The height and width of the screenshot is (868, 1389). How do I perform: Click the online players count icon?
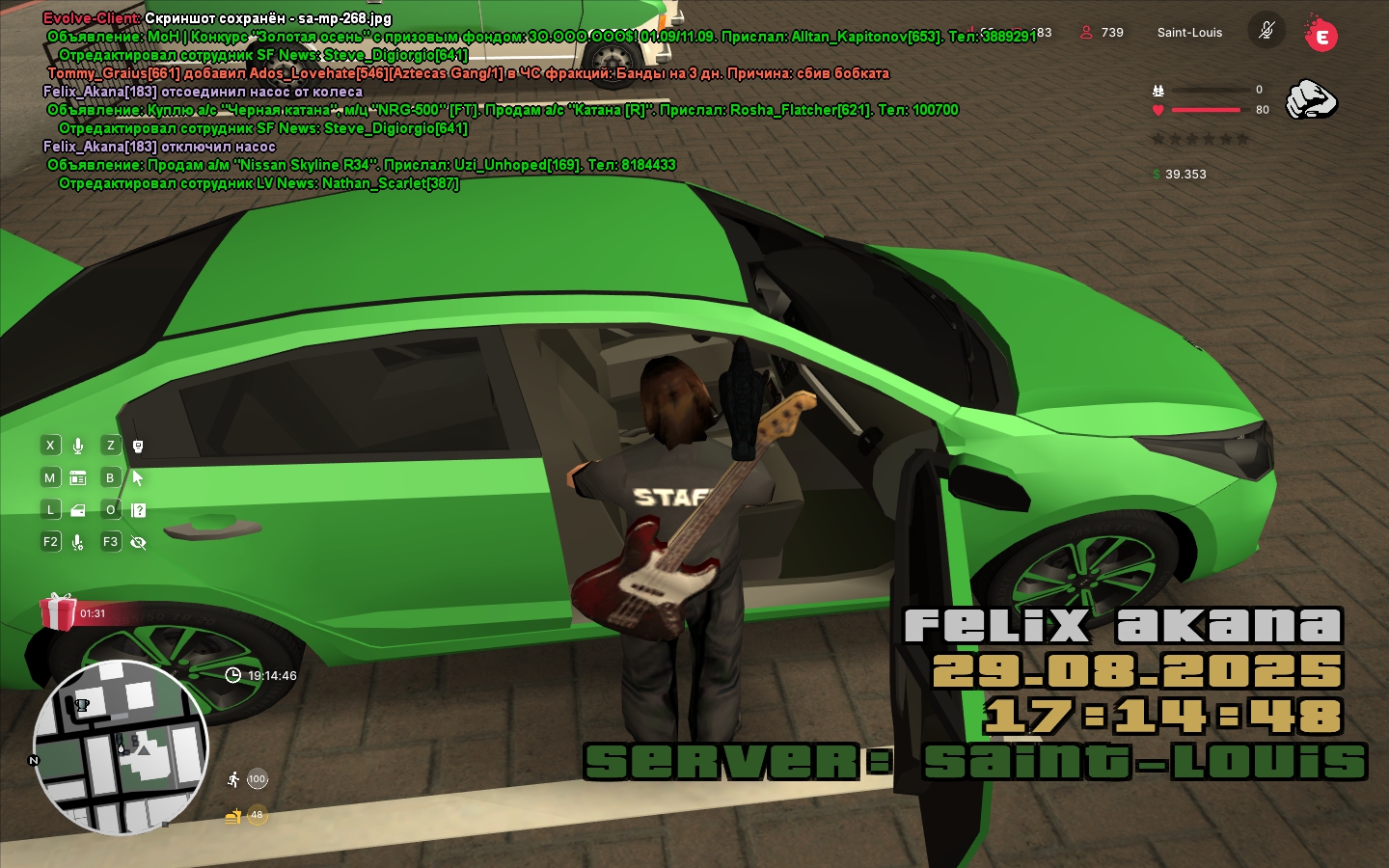click(x=1086, y=32)
